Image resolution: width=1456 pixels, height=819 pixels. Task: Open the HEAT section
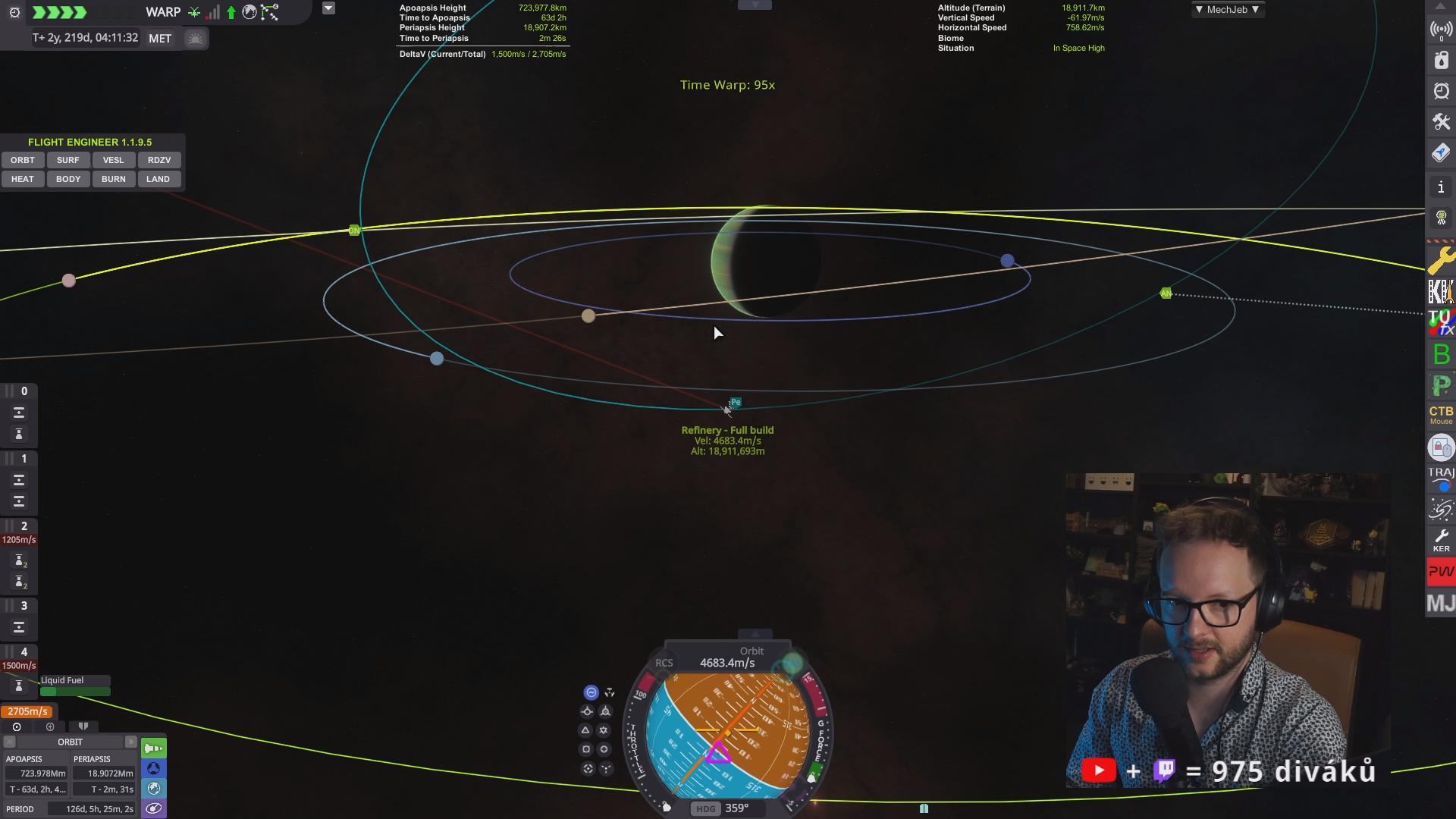tap(23, 179)
